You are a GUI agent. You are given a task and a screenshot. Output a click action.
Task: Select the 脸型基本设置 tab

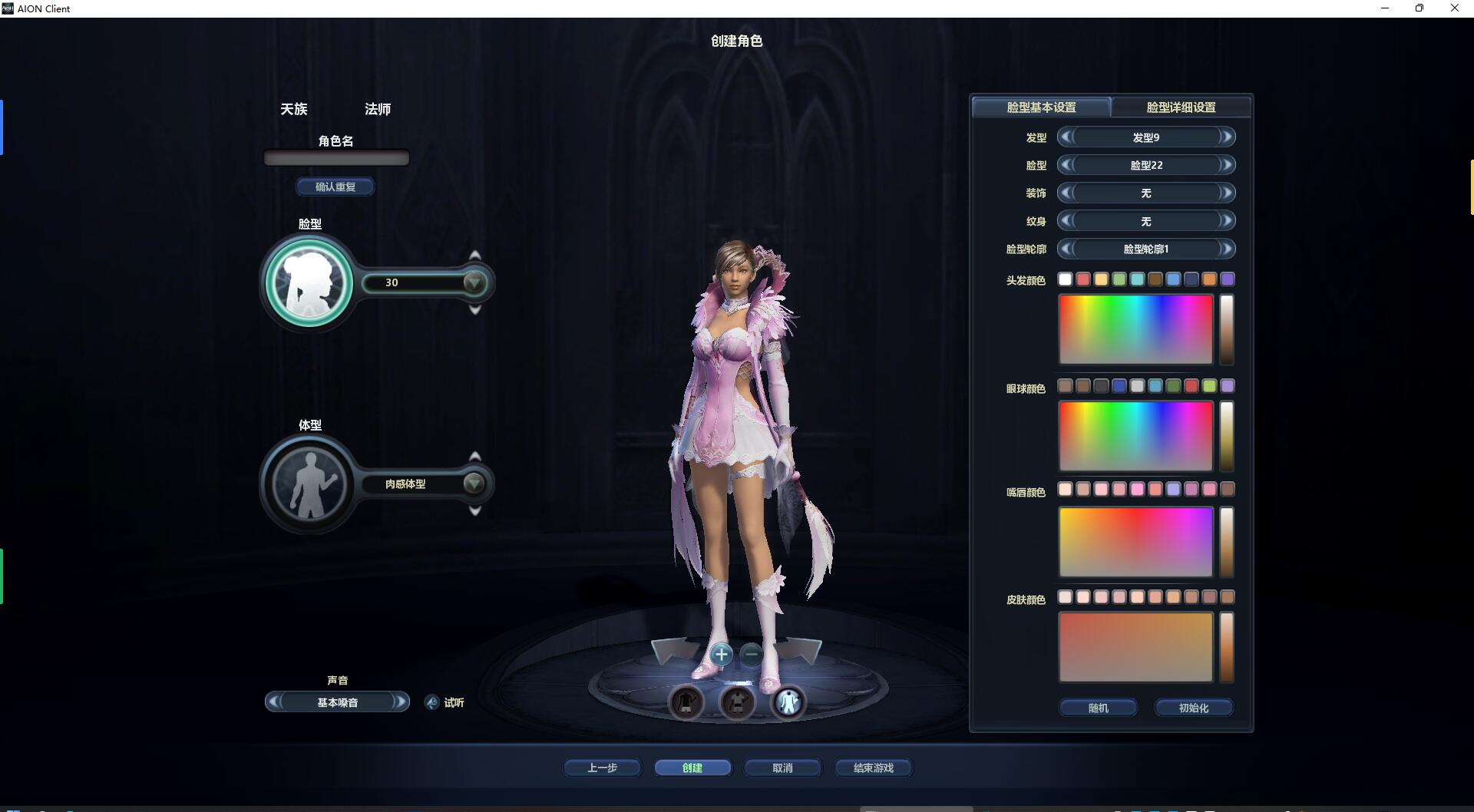(1041, 107)
